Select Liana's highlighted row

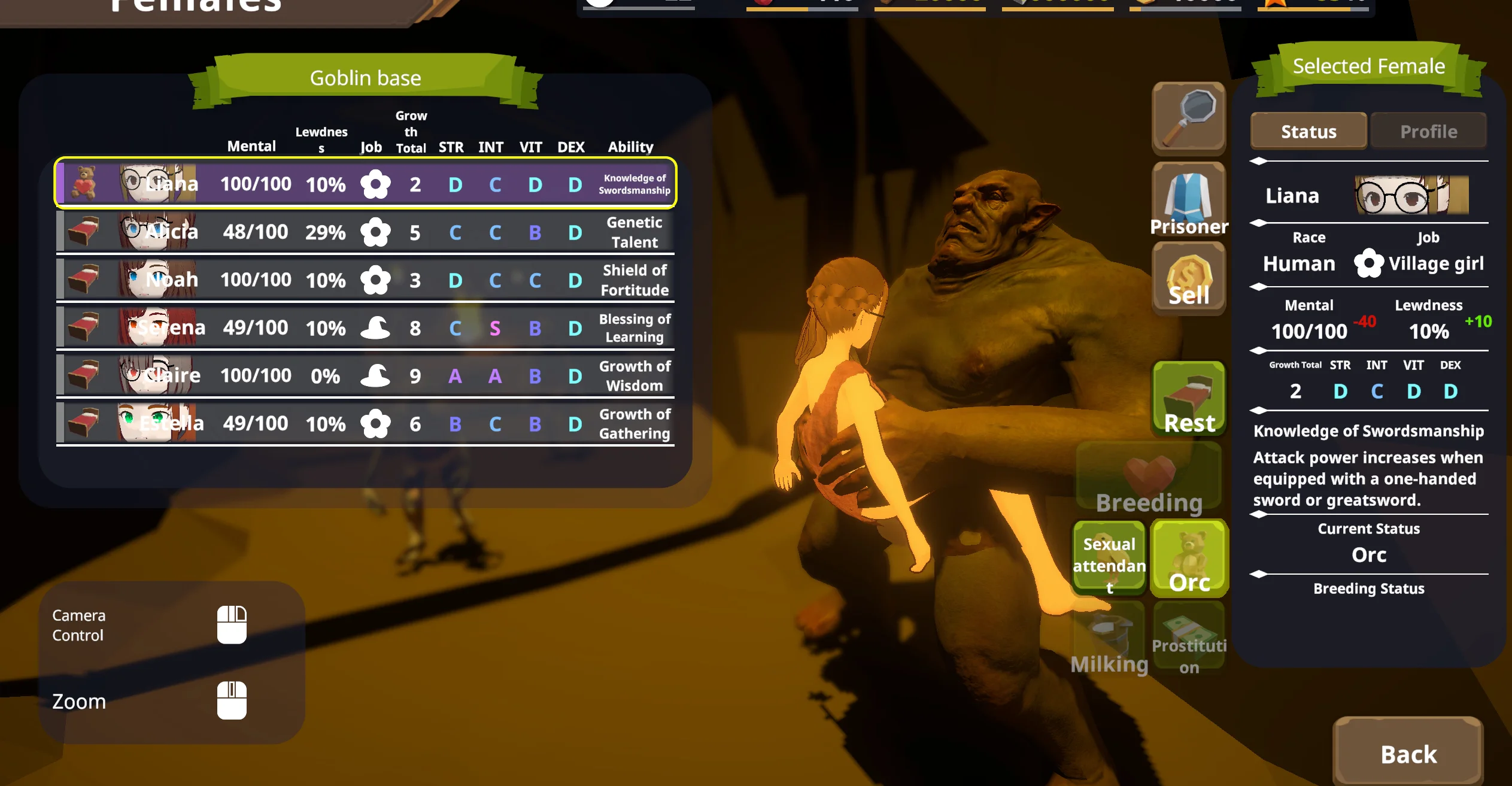(365, 184)
